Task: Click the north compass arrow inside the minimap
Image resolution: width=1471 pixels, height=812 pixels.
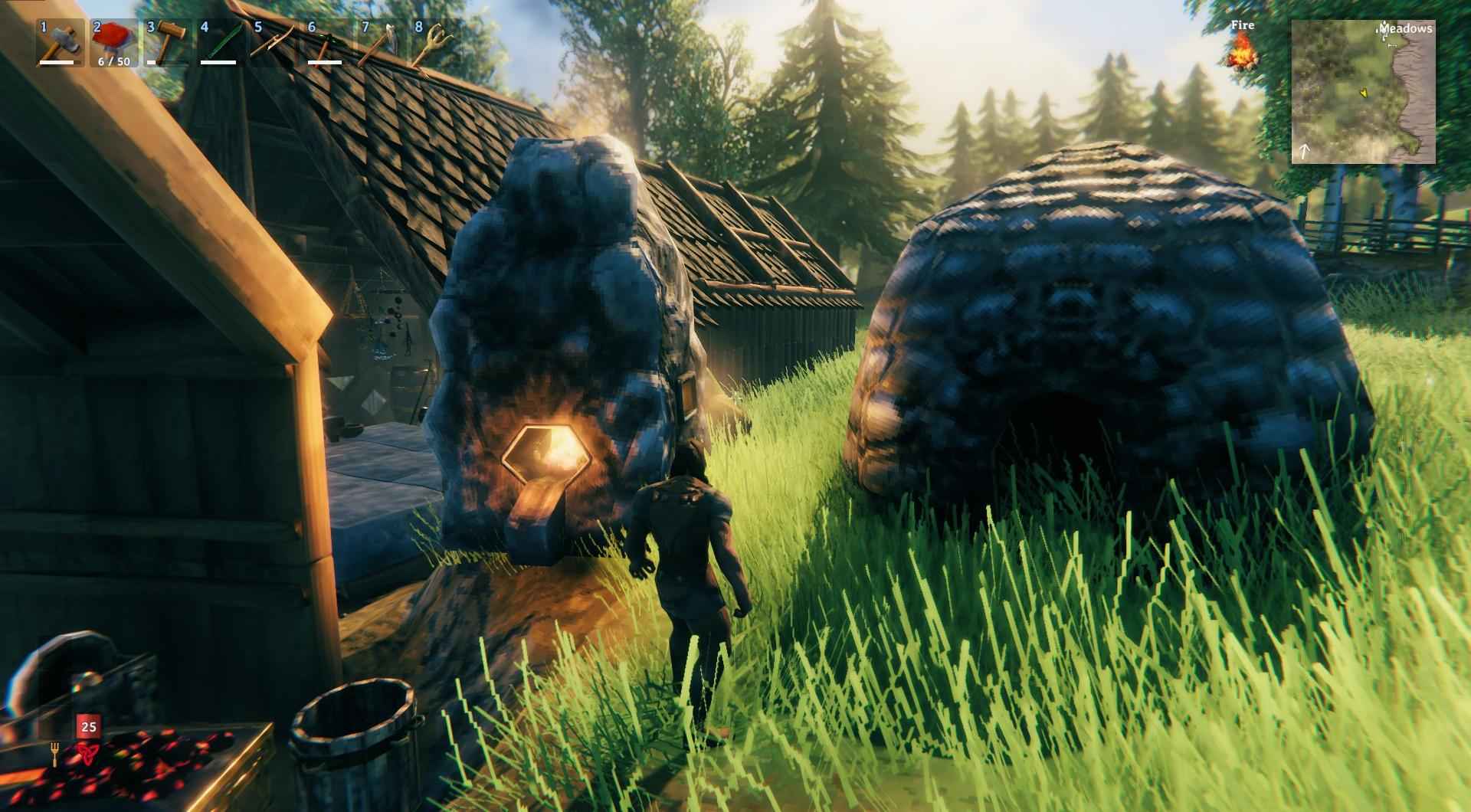Action: coord(1304,151)
